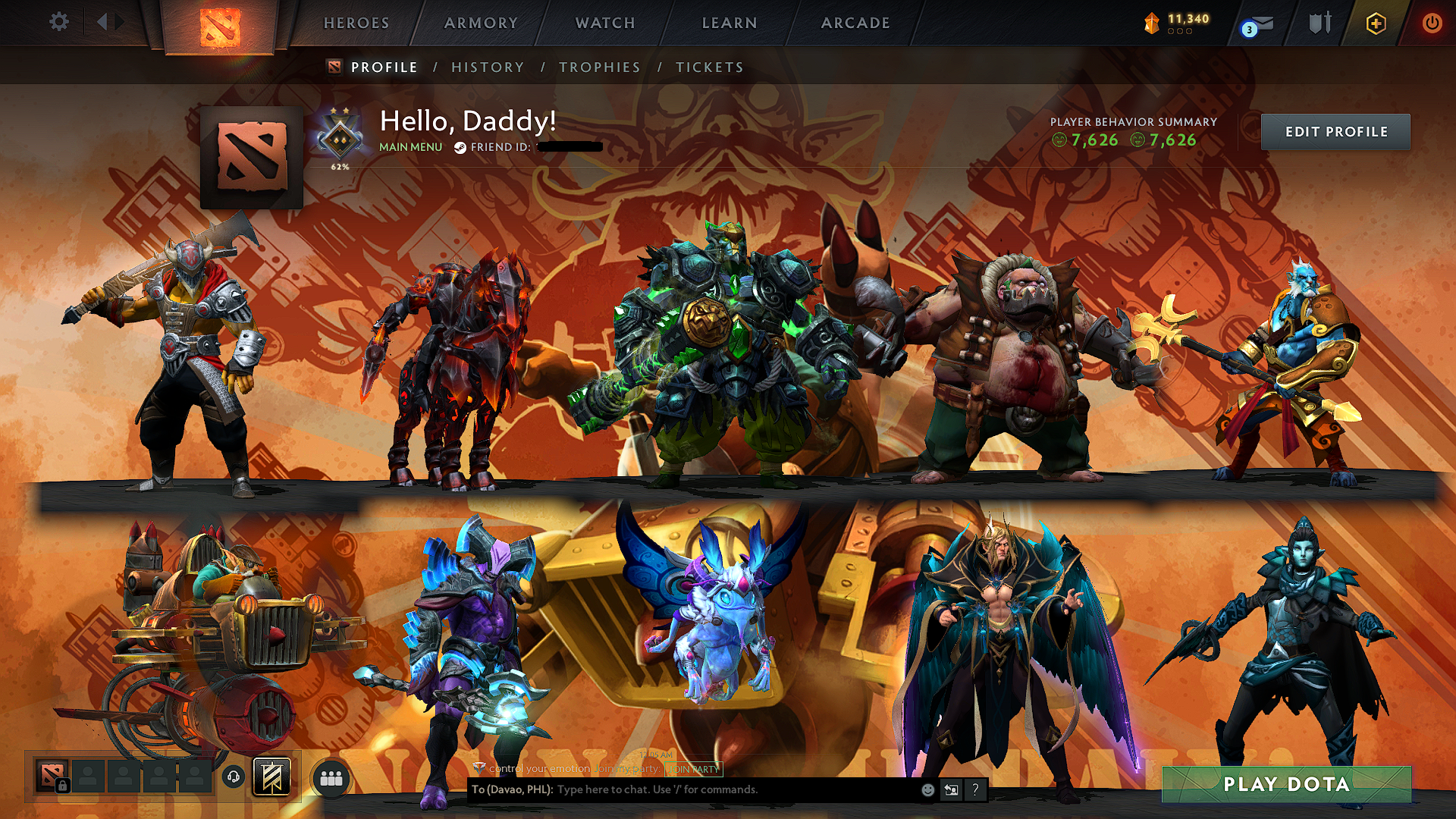The image size is (1456, 819).
Task: Open Dota Plus subscription icon
Action: (1378, 24)
